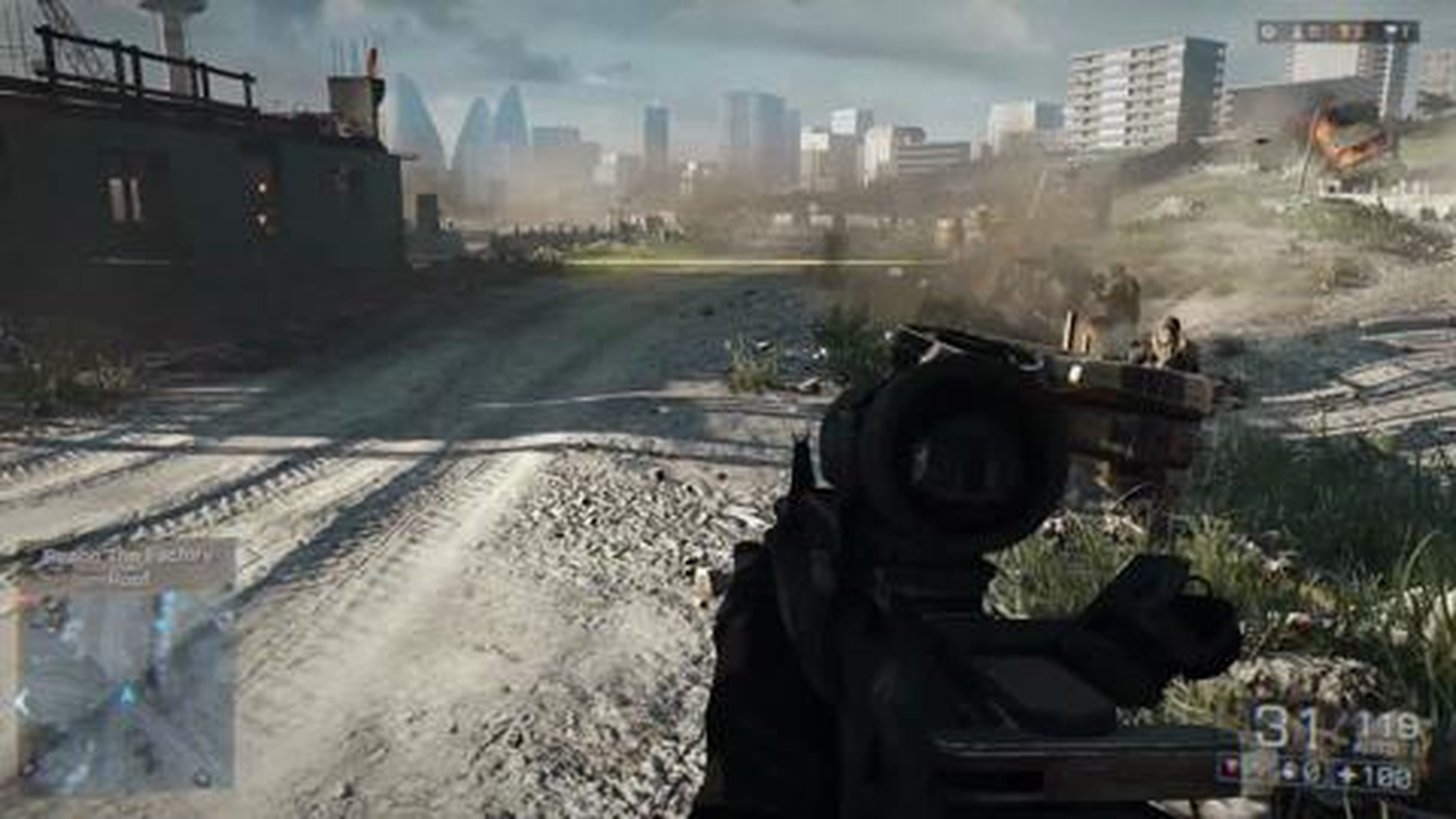
Task: Click the waypoint chevron left of the minimap
Action: tap(22, 701)
